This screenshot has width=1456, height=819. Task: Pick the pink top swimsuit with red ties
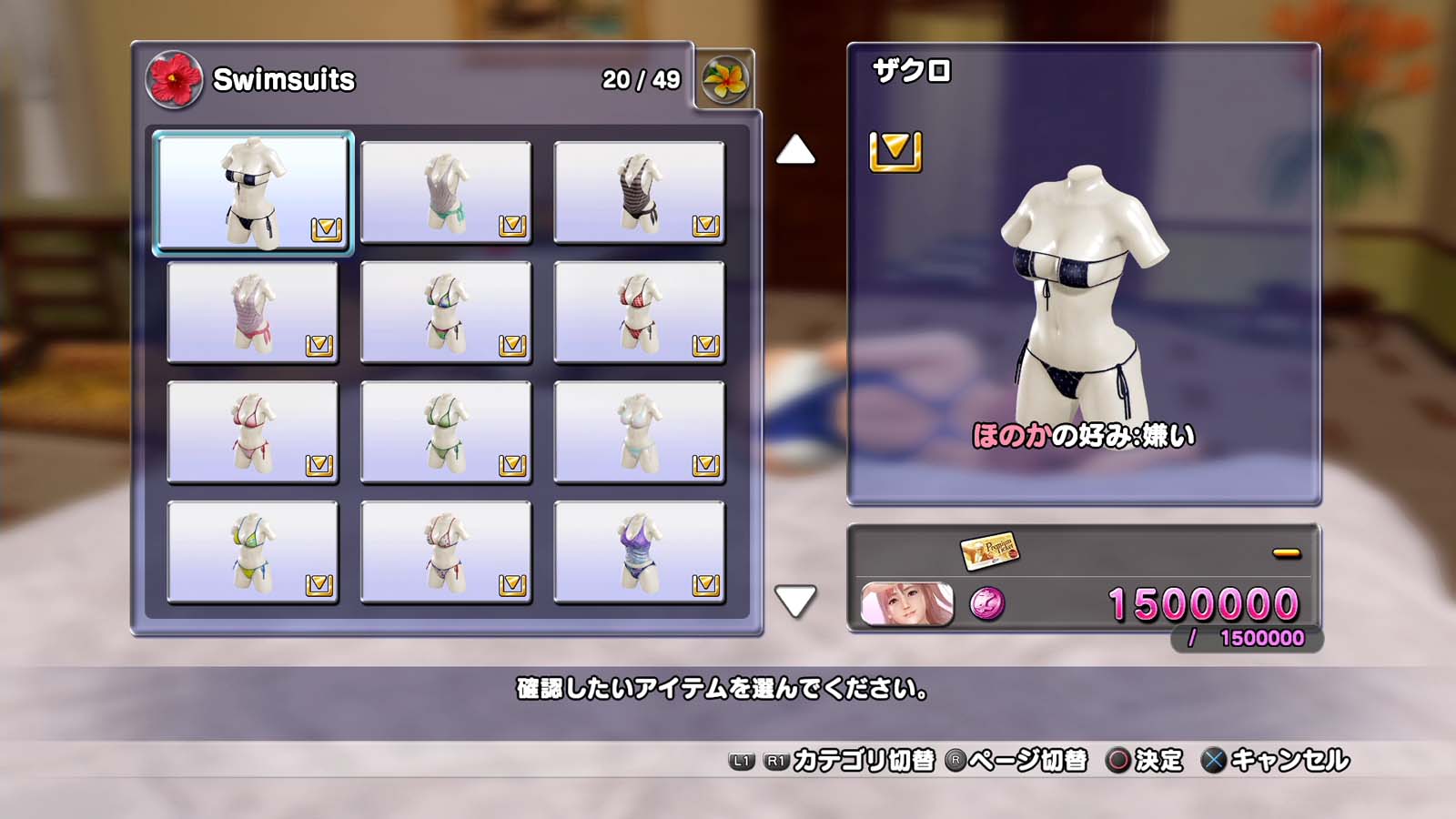point(253,312)
